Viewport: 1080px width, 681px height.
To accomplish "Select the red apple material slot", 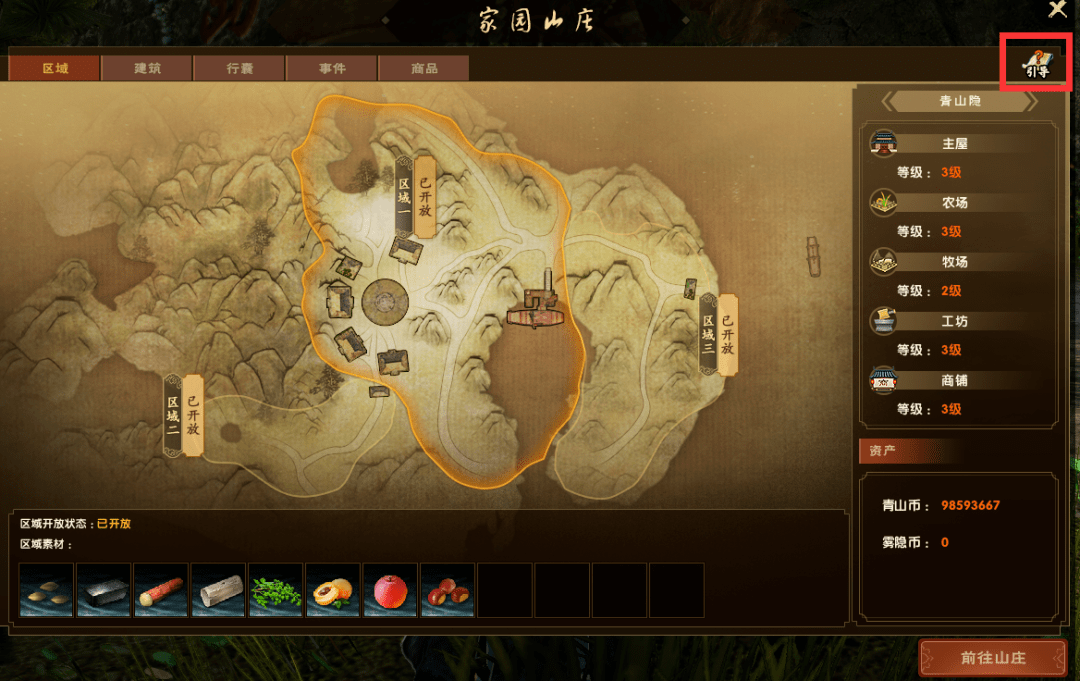I will pyautogui.click(x=390, y=590).
